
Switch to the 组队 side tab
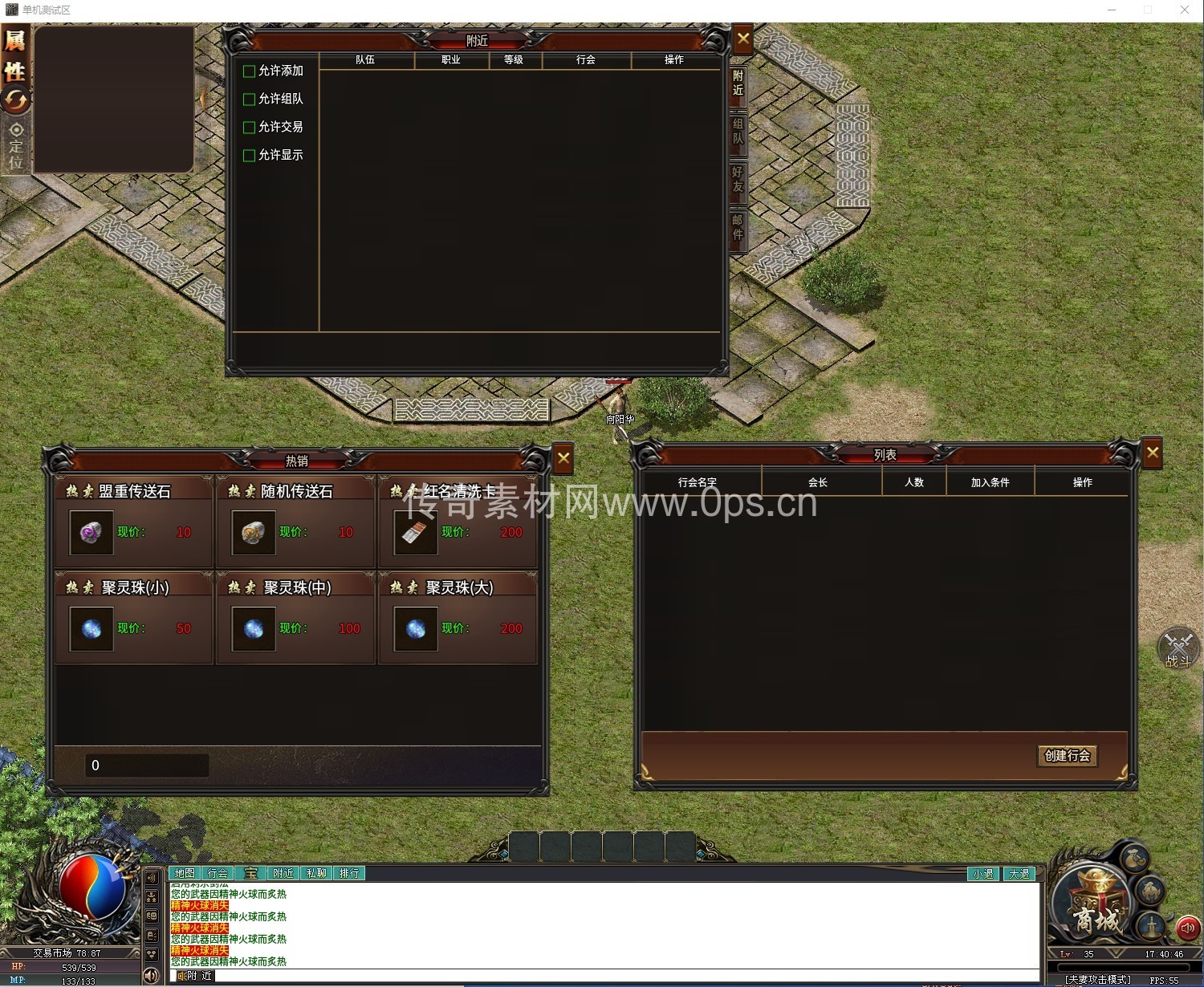tap(738, 132)
